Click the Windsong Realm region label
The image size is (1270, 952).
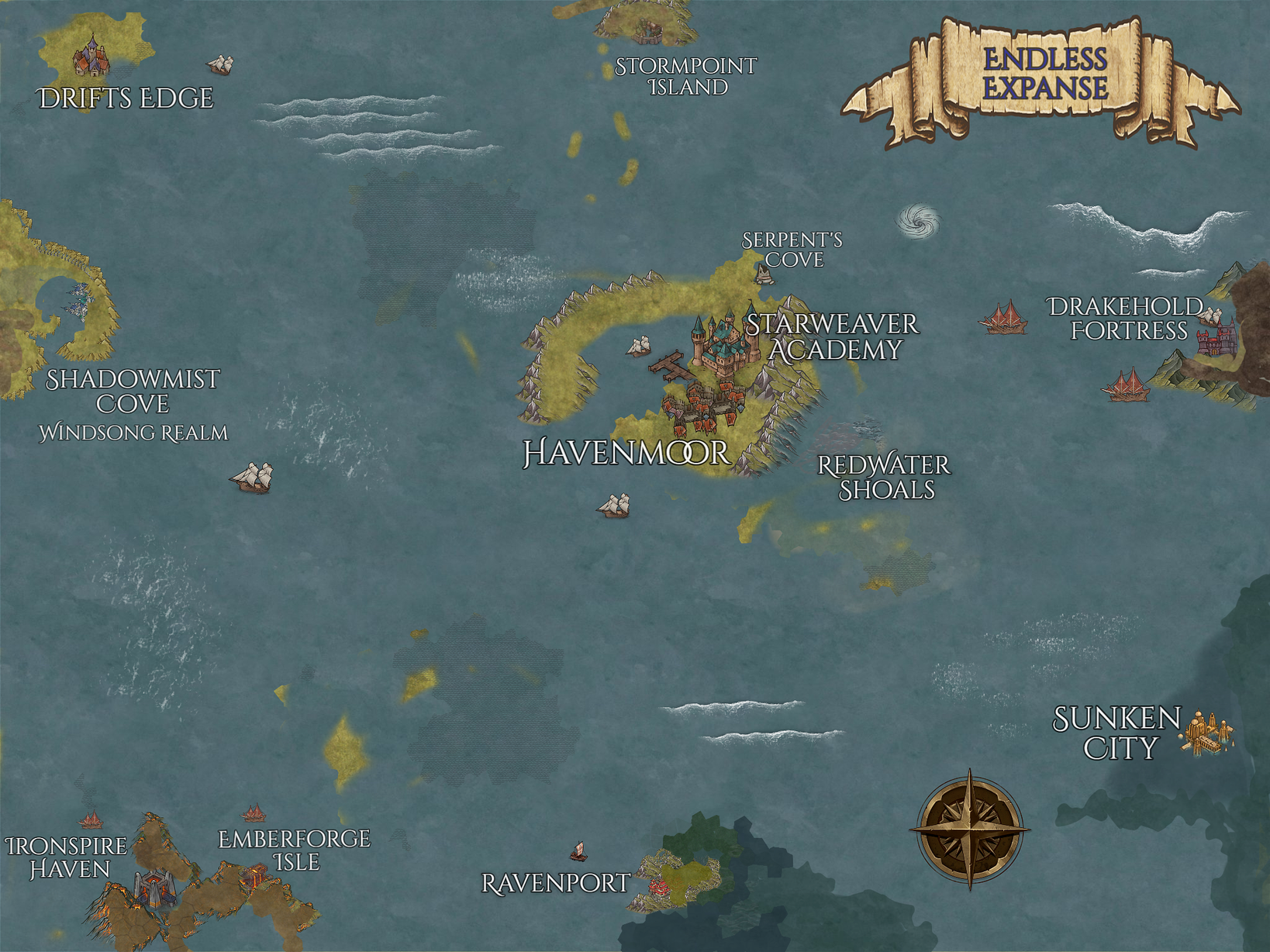tap(133, 433)
